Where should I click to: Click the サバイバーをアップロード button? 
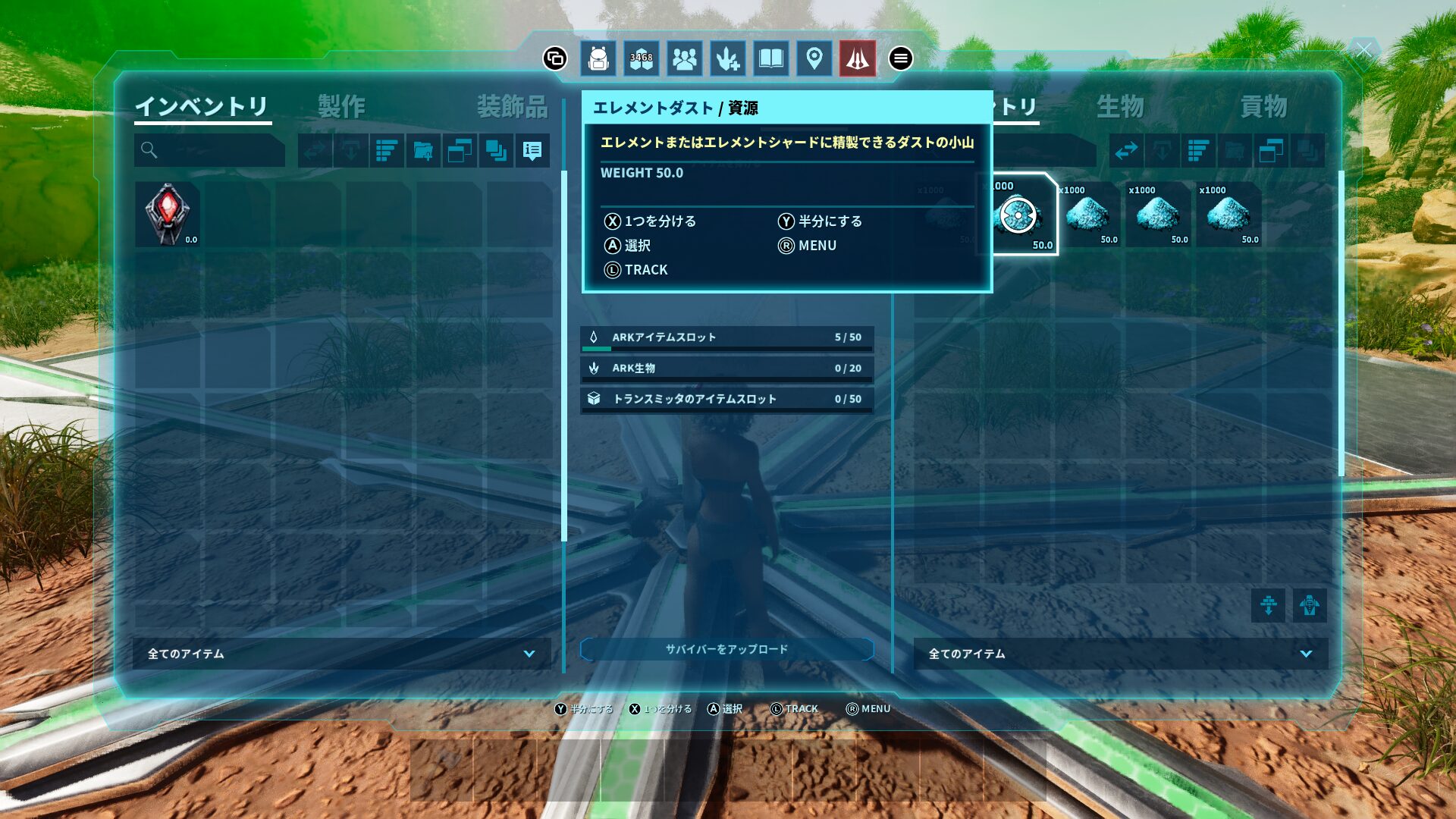point(727,649)
